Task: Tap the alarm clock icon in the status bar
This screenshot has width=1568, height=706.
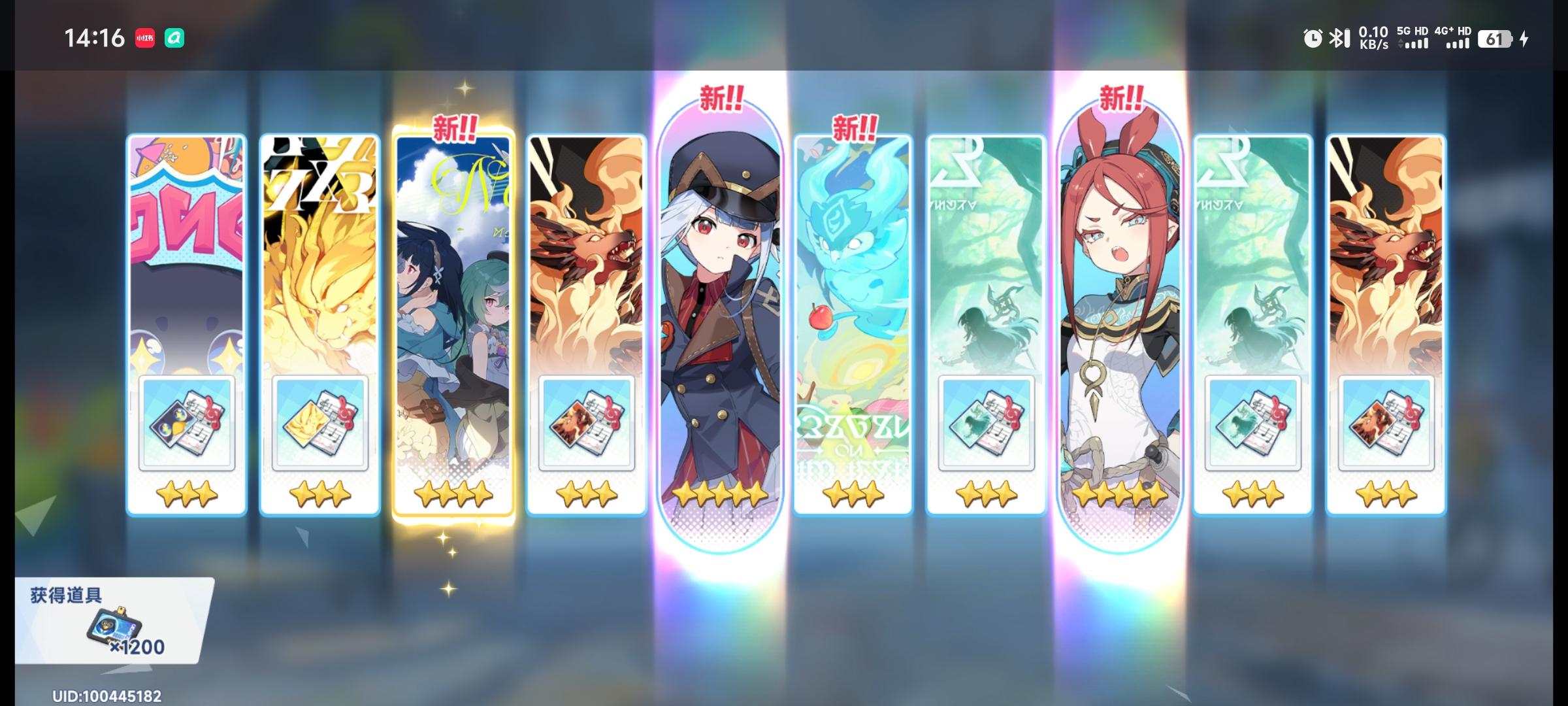Action: pos(1311,39)
